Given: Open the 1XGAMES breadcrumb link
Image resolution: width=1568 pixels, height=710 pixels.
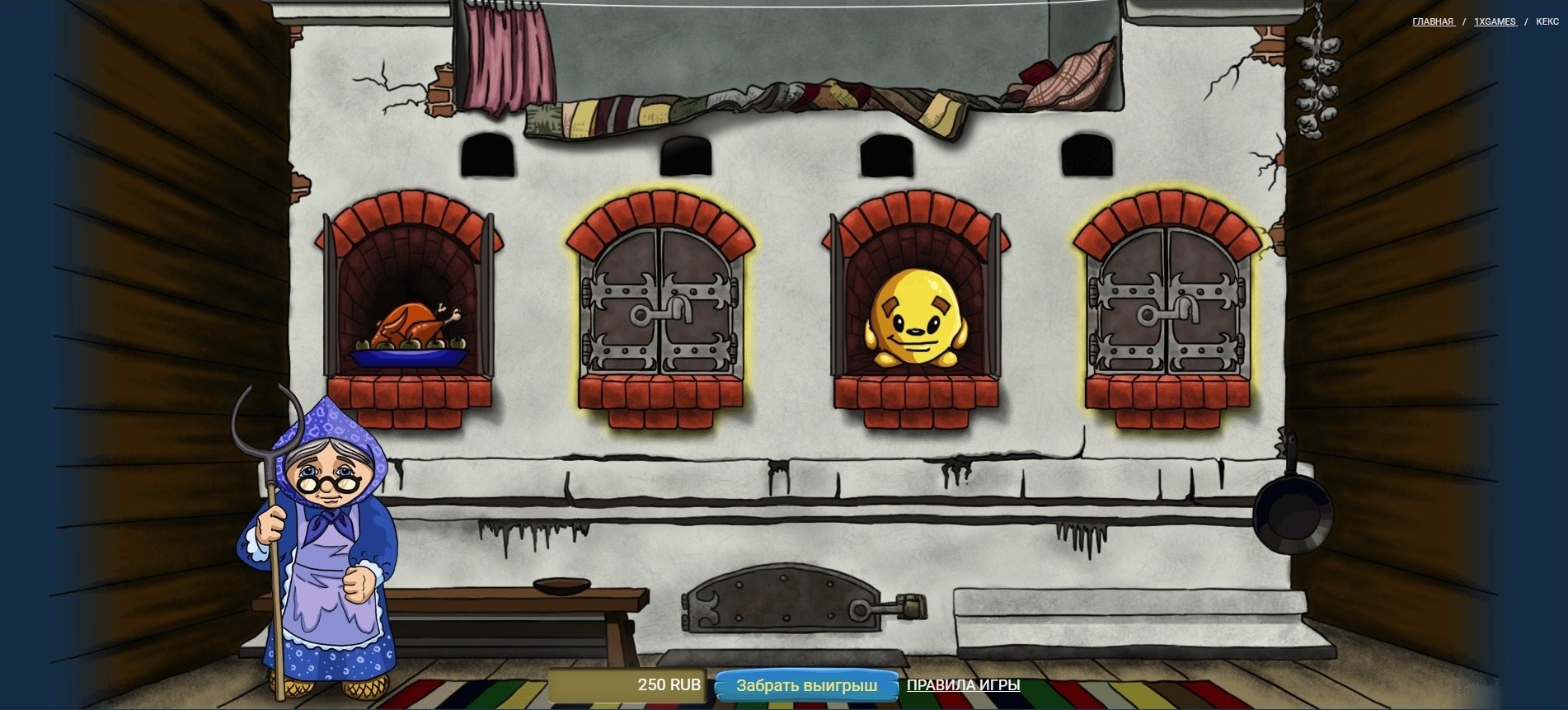Looking at the screenshot, I should click(x=1495, y=21).
